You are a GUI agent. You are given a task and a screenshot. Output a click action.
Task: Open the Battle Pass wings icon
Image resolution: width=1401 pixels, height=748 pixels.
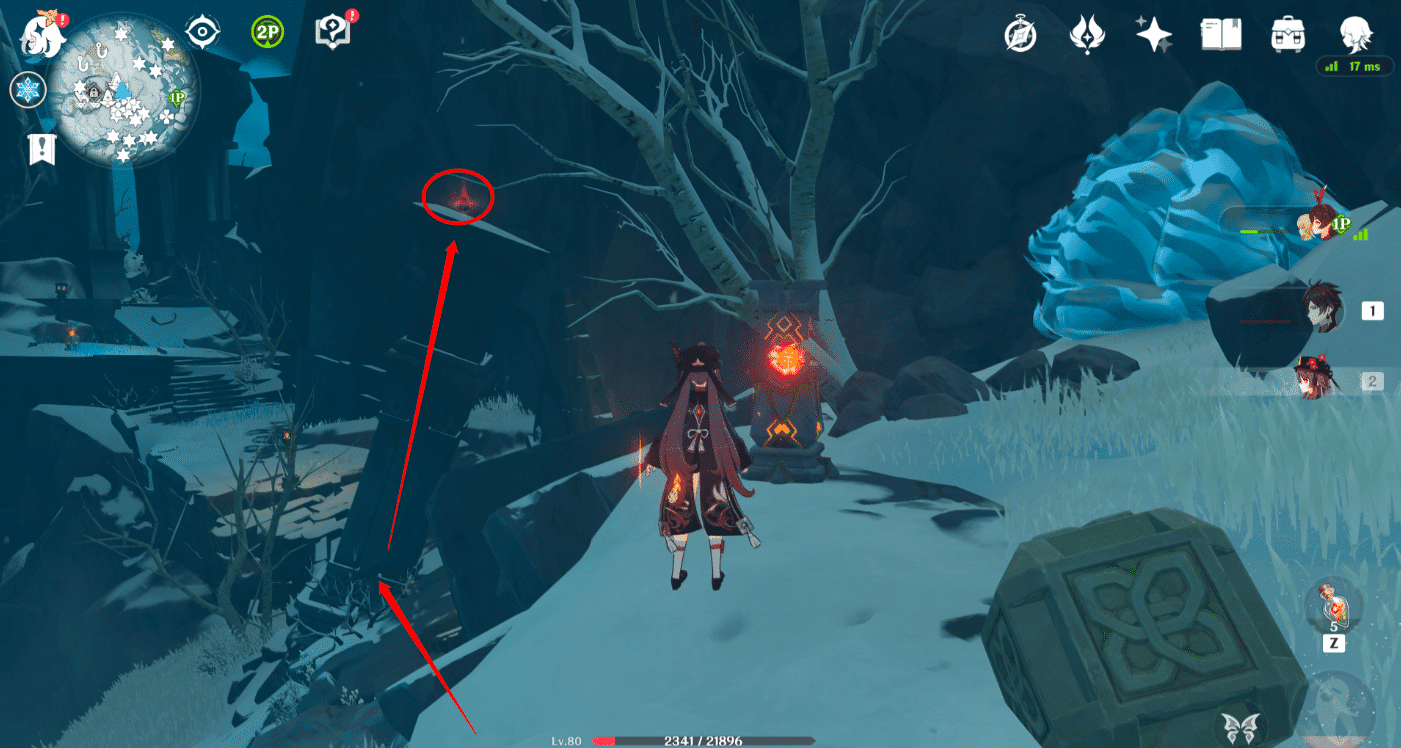point(1088,33)
